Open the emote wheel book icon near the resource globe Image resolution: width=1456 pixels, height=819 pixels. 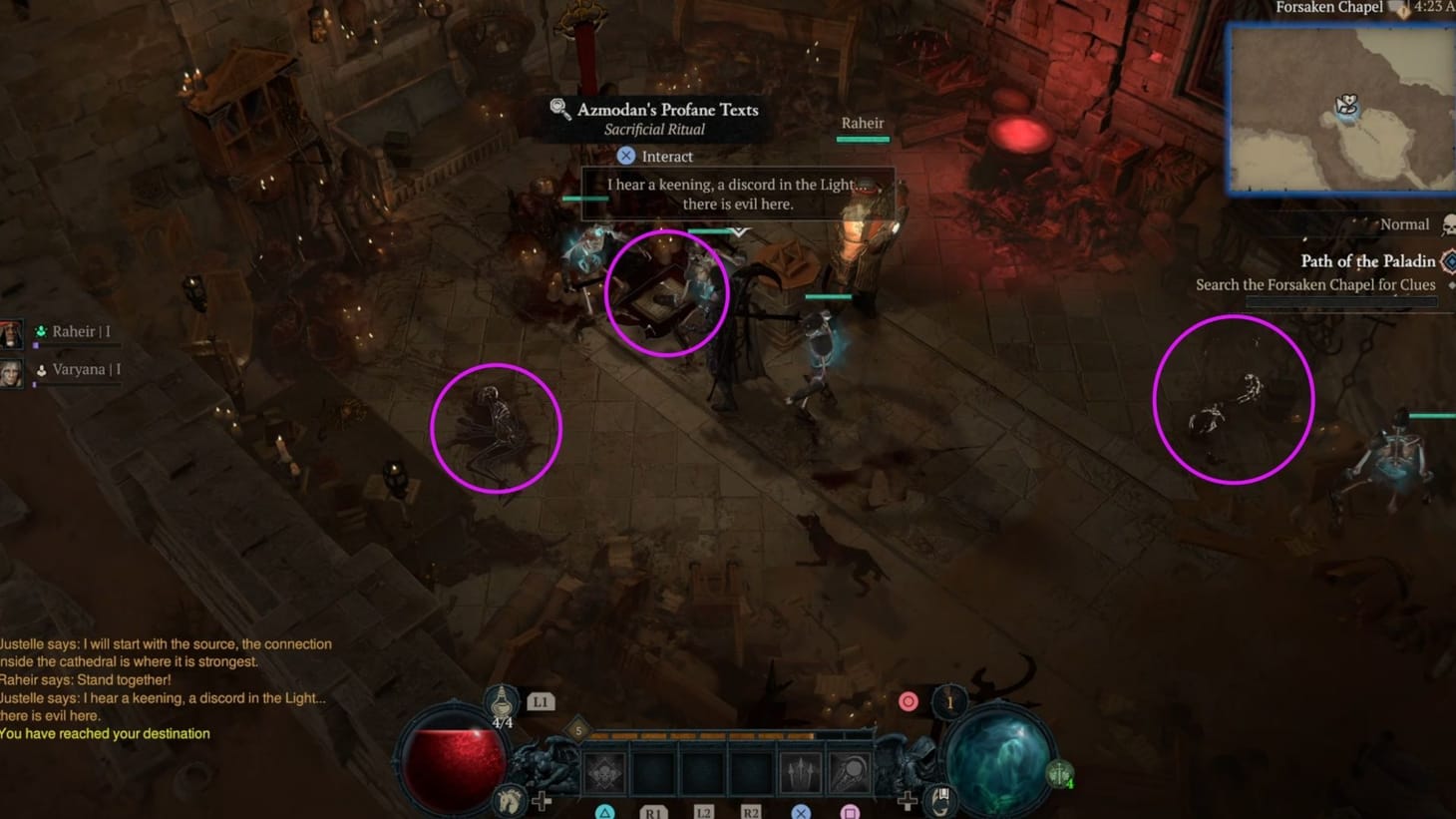(940, 799)
